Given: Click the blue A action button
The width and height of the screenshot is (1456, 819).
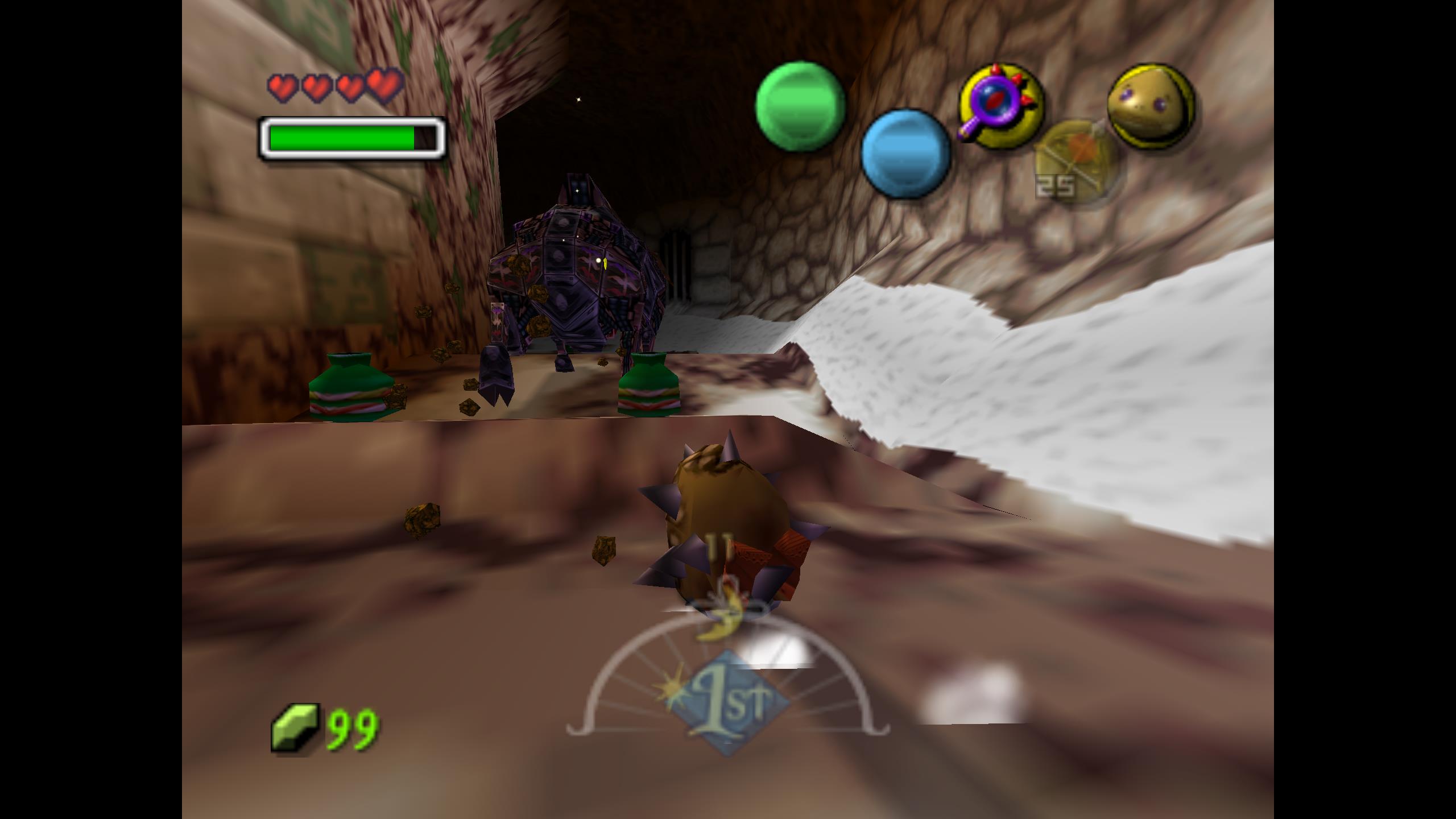Looking at the screenshot, I should pyautogui.click(x=905, y=154).
